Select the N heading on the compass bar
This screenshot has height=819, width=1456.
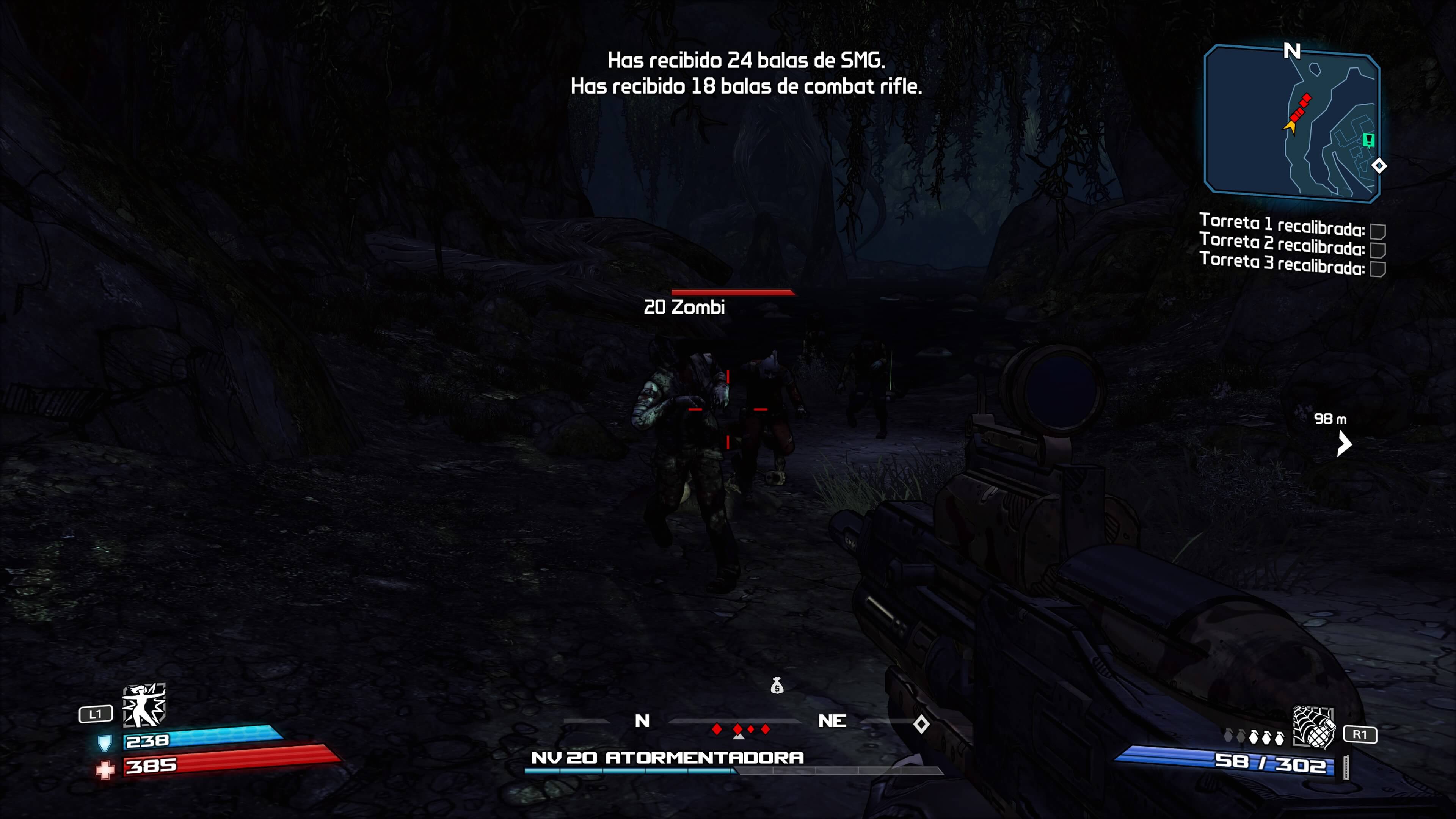pyautogui.click(x=643, y=721)
